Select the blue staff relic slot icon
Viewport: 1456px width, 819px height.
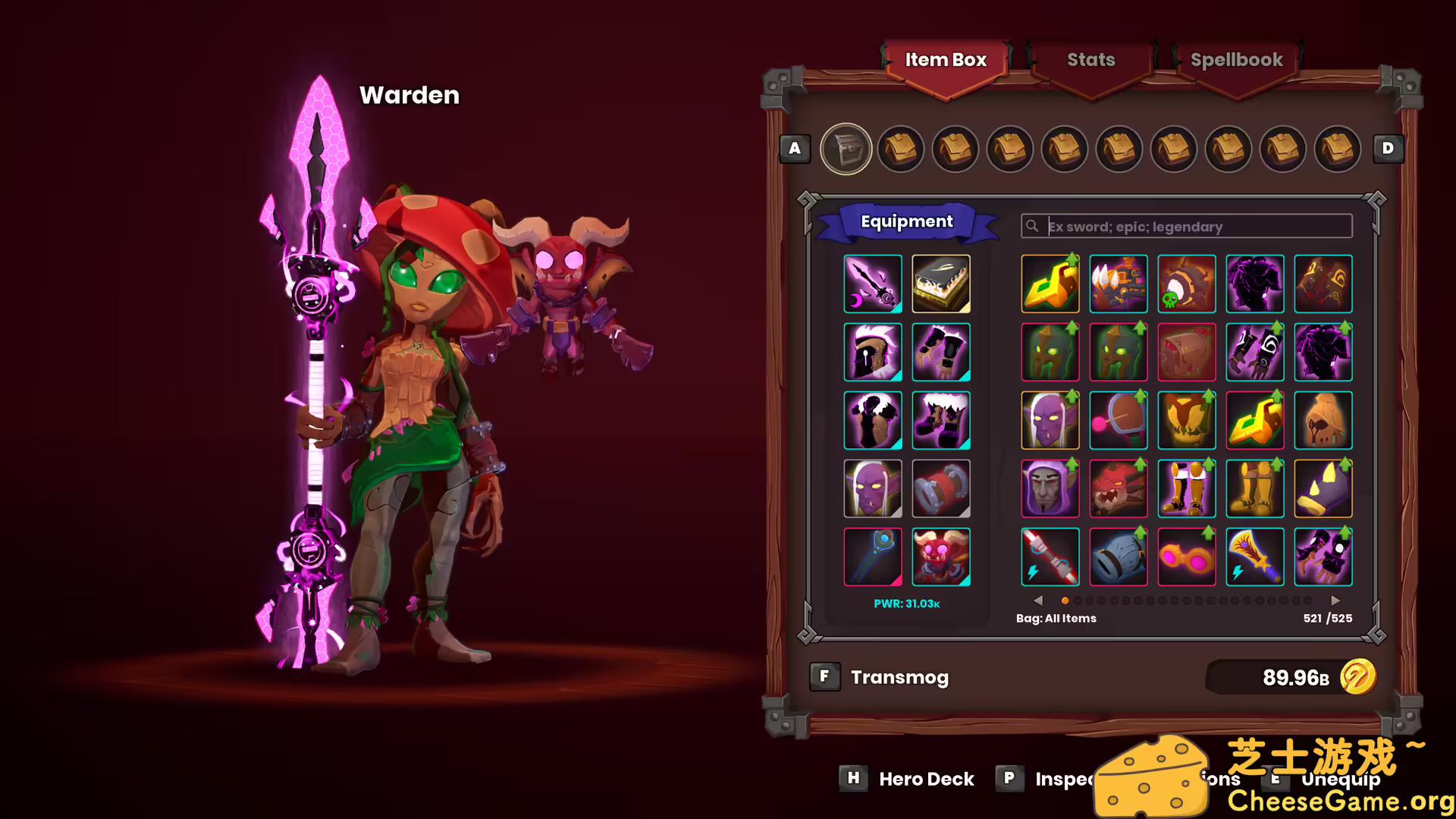pyautogui.click(x=872, y=557)
